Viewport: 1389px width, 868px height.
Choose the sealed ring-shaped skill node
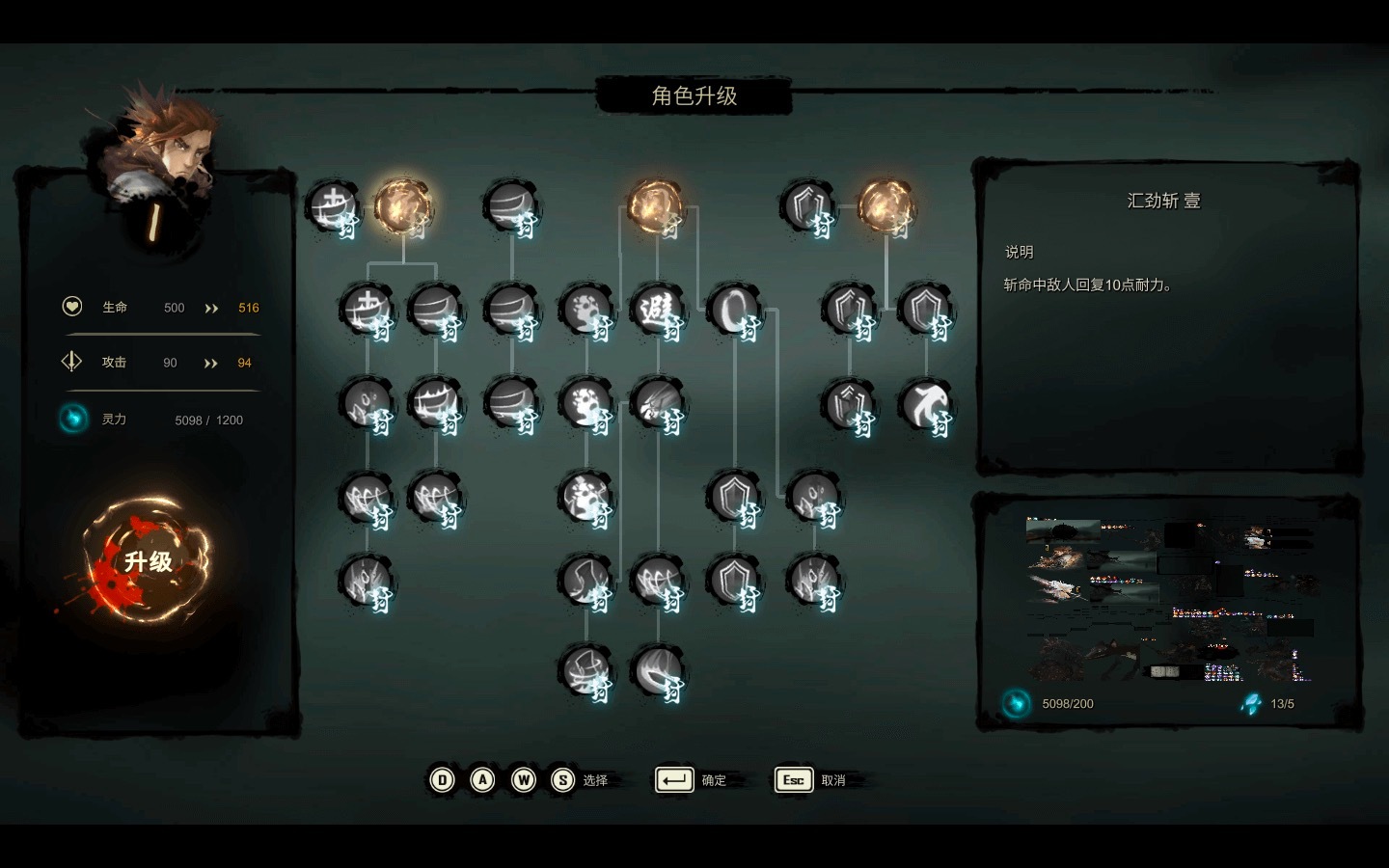[x=734, y=310]
